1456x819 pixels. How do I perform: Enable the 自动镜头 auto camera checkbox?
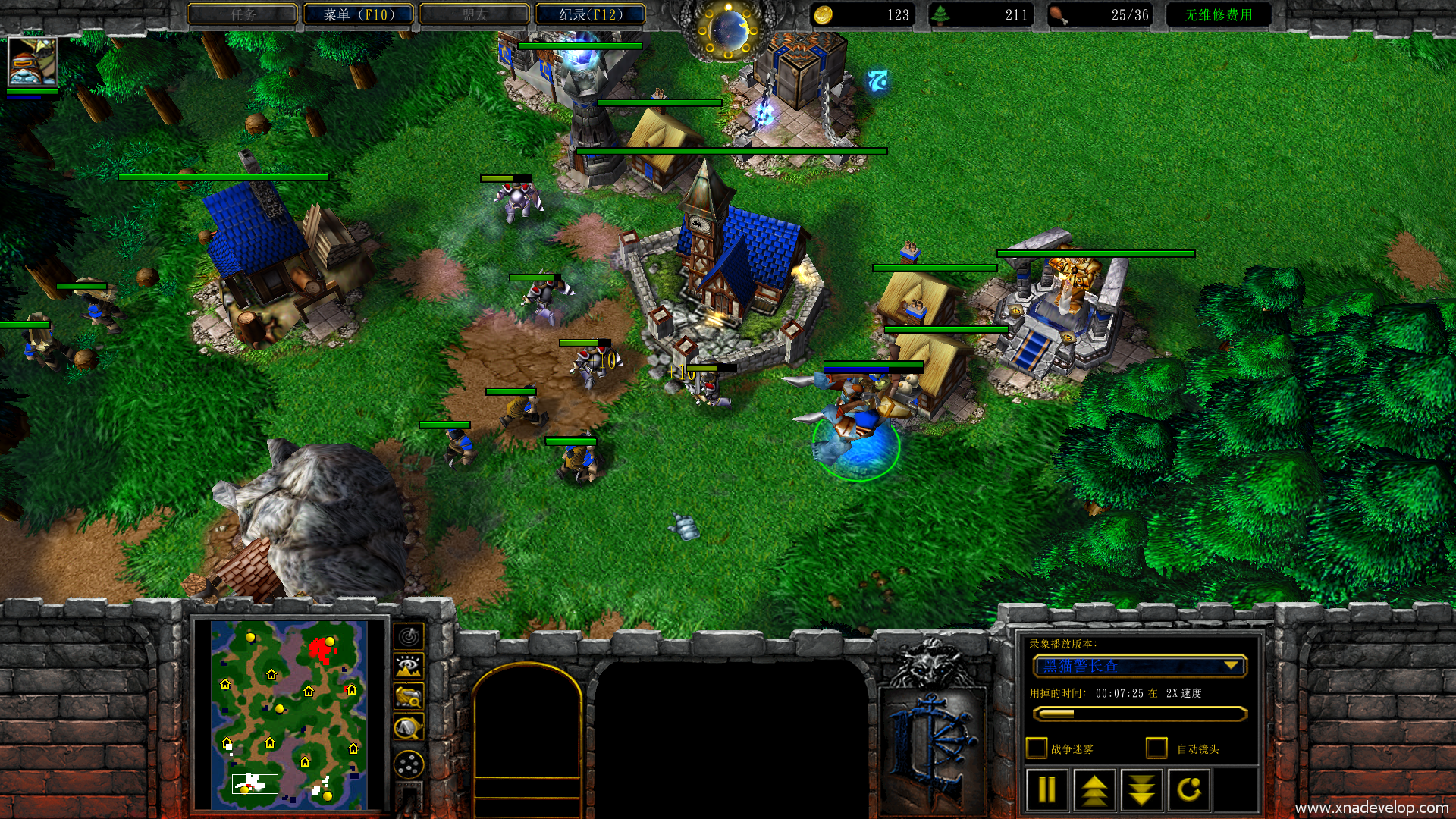[x=1156, y=748]
